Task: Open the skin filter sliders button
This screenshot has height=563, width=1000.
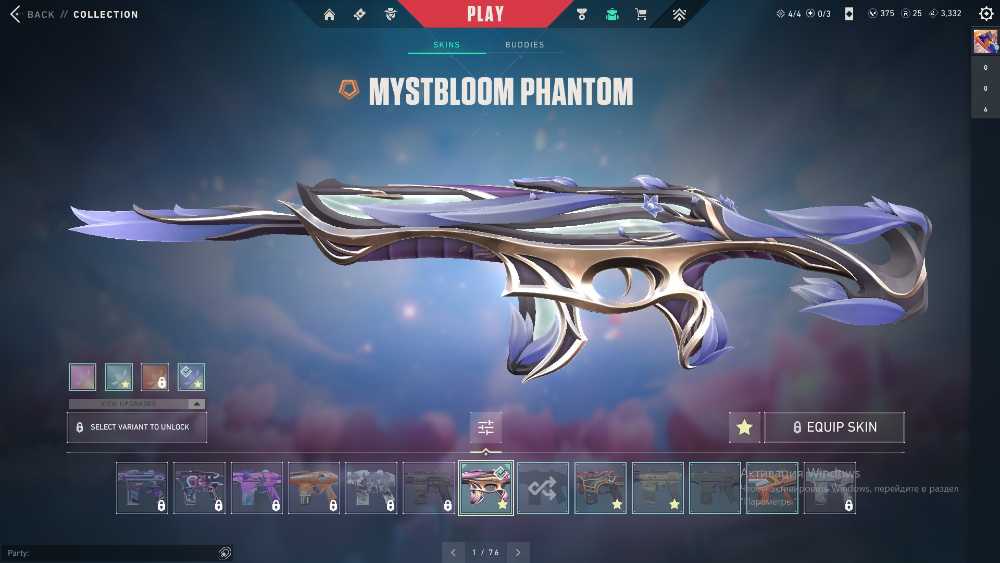Action: click(486, 427)
